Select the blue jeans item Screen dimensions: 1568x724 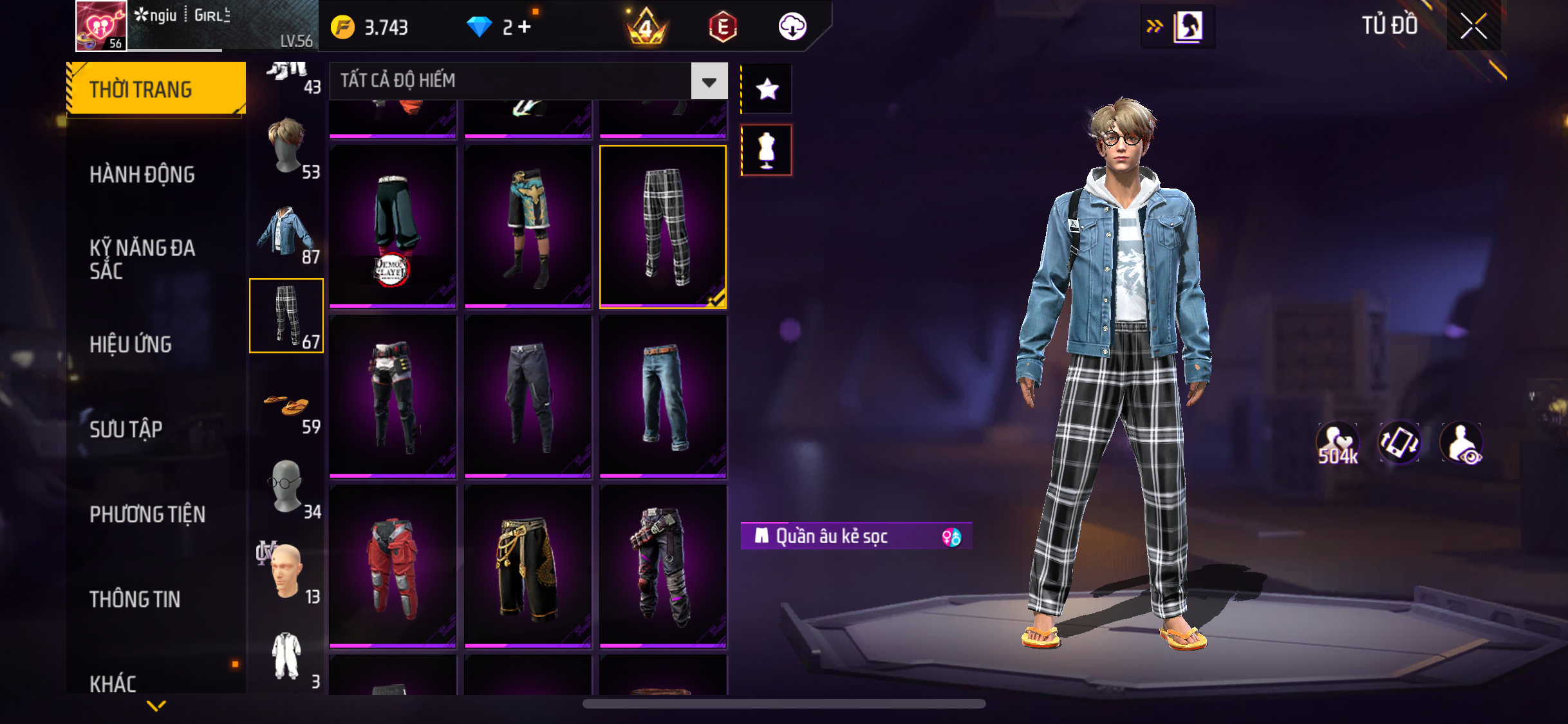(x=663, y=396)
